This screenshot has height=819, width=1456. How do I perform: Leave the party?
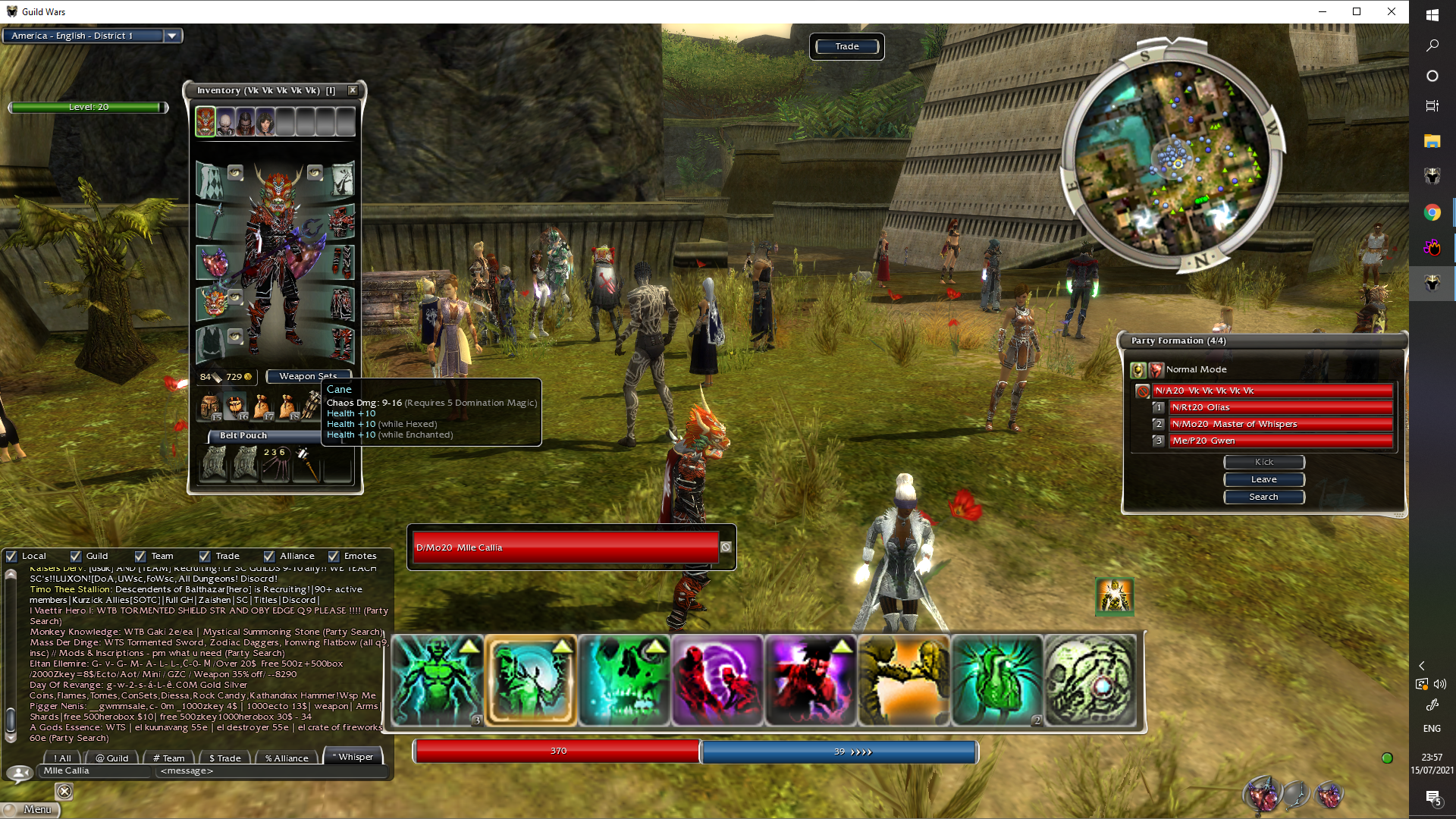[1263, 479]
